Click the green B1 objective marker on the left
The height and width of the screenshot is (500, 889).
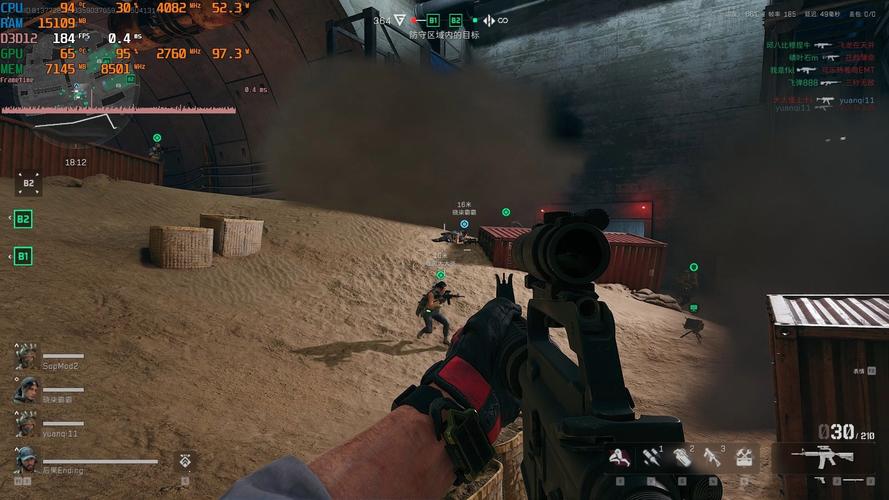point(23,257)
